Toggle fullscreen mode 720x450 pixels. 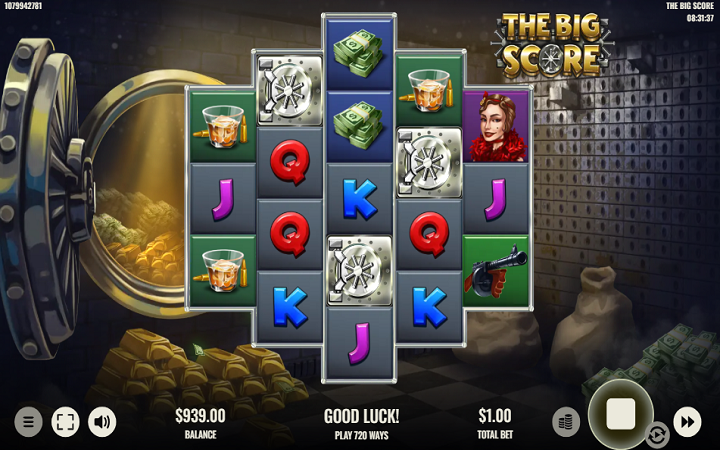pos(65,421)
